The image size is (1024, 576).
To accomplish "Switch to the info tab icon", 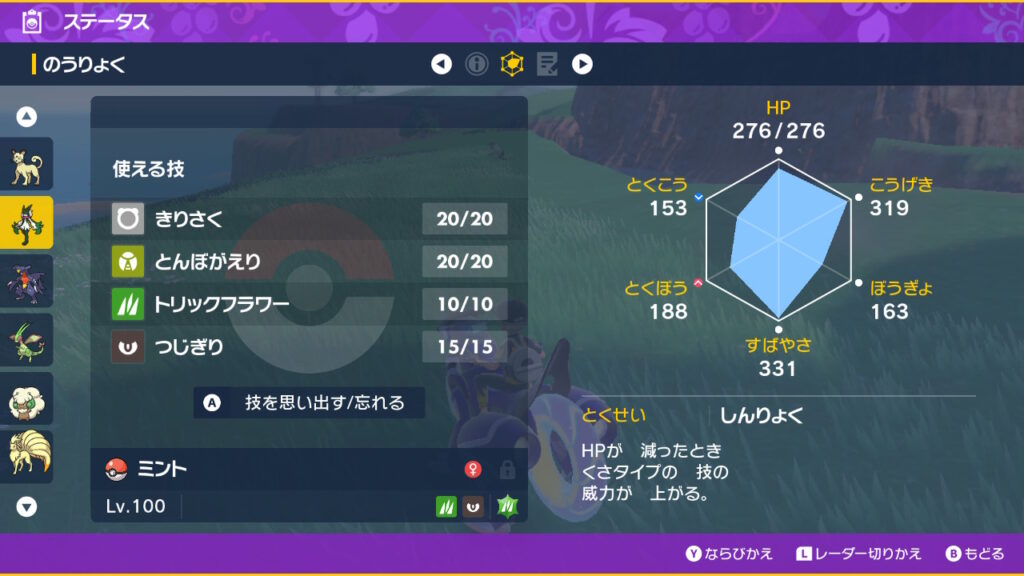I will (x=477, y=65).
